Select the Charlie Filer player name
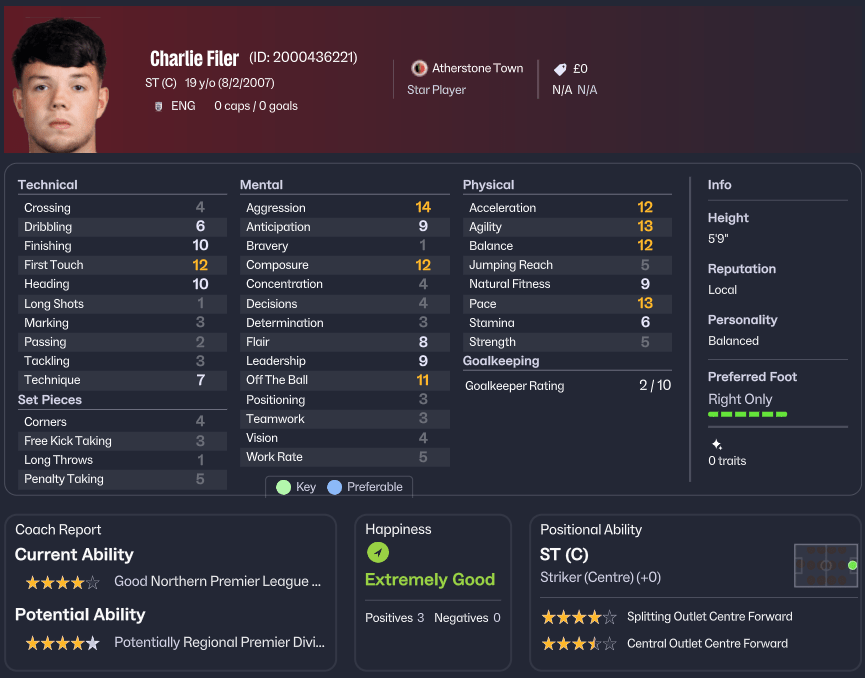Image resolution: width=865 pixels, height=678 pixels. [194, 58]
